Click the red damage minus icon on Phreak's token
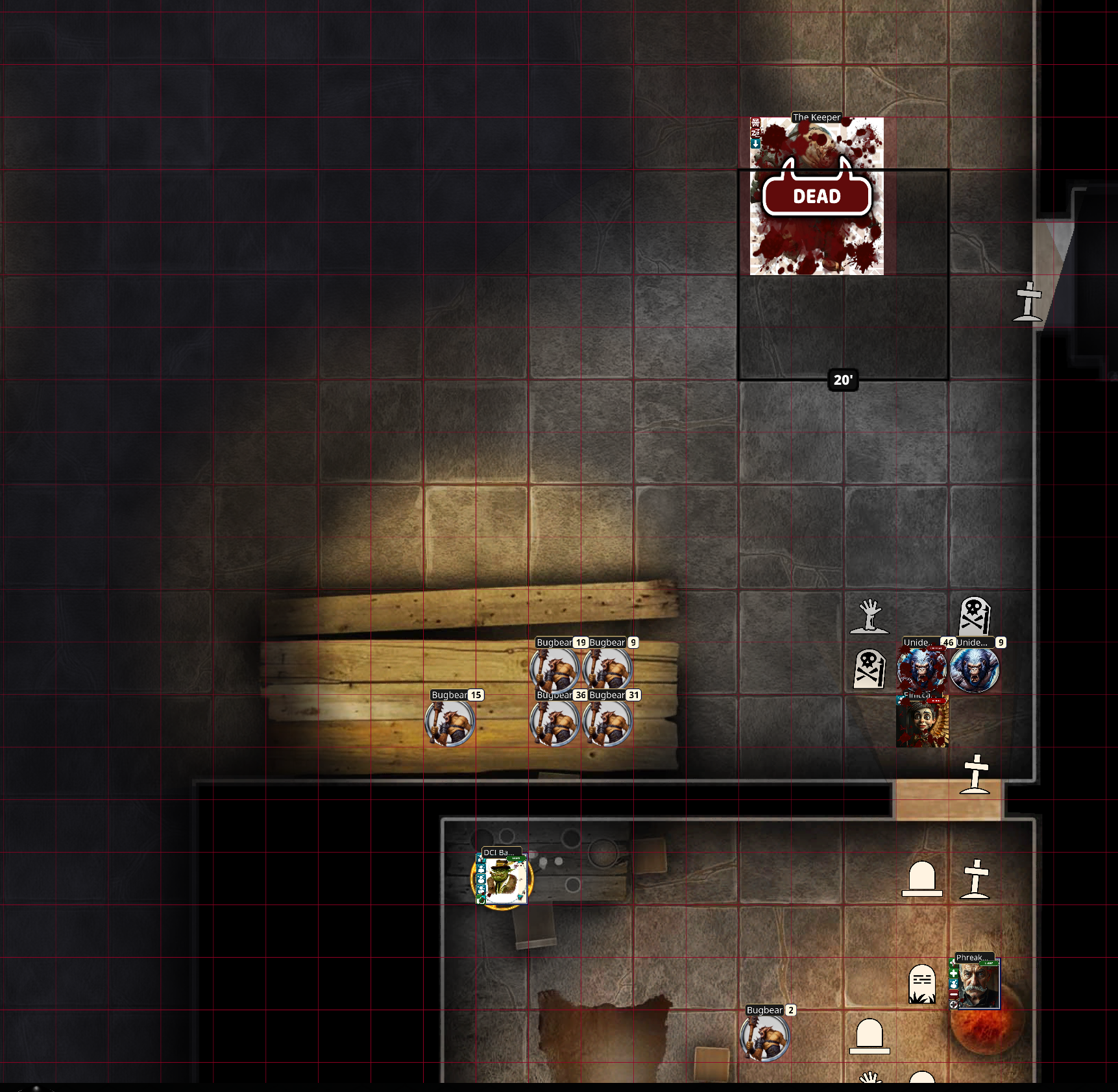The image size is (1118, 1092). point(953,994)
